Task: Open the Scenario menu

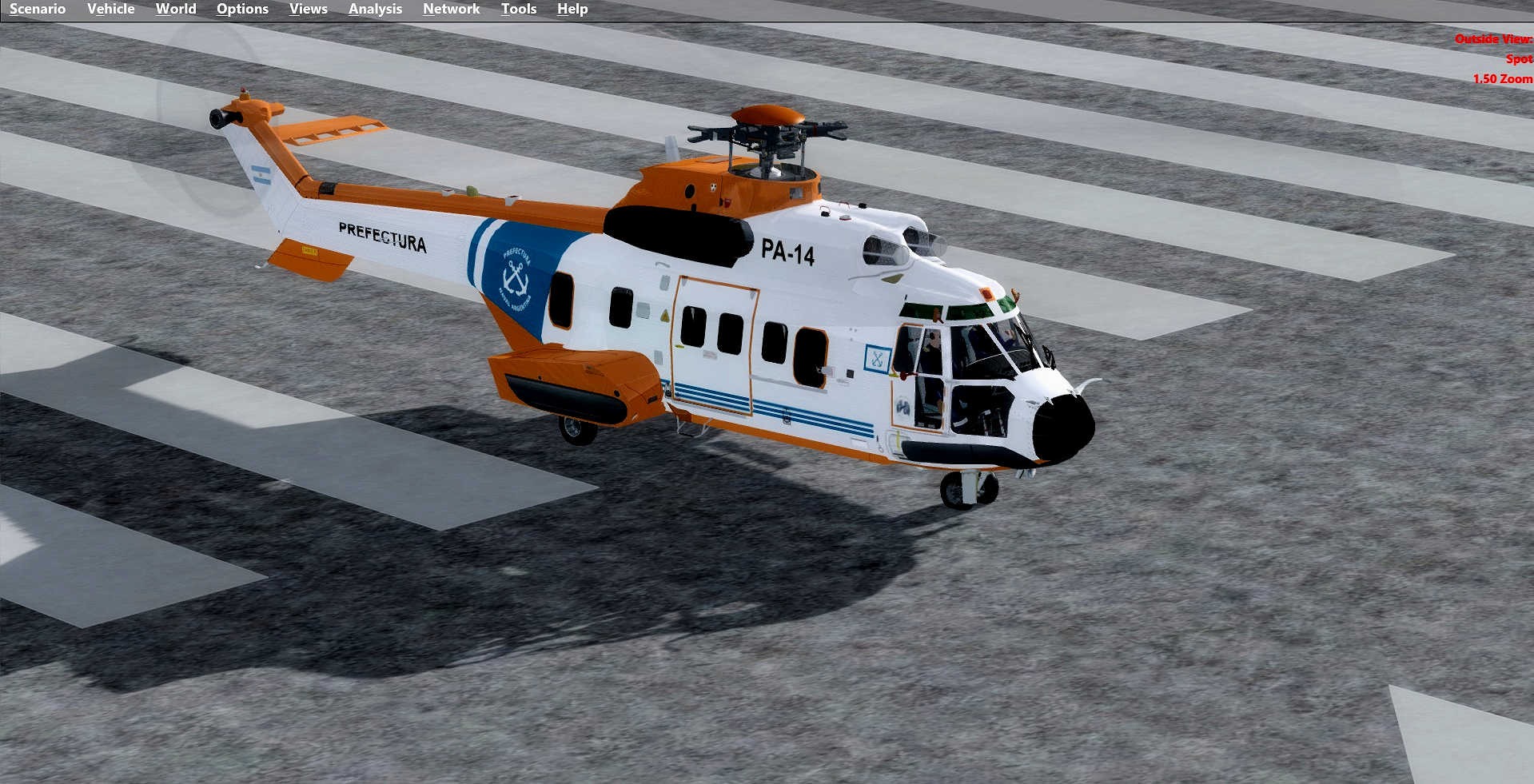Action: [38, 9]
